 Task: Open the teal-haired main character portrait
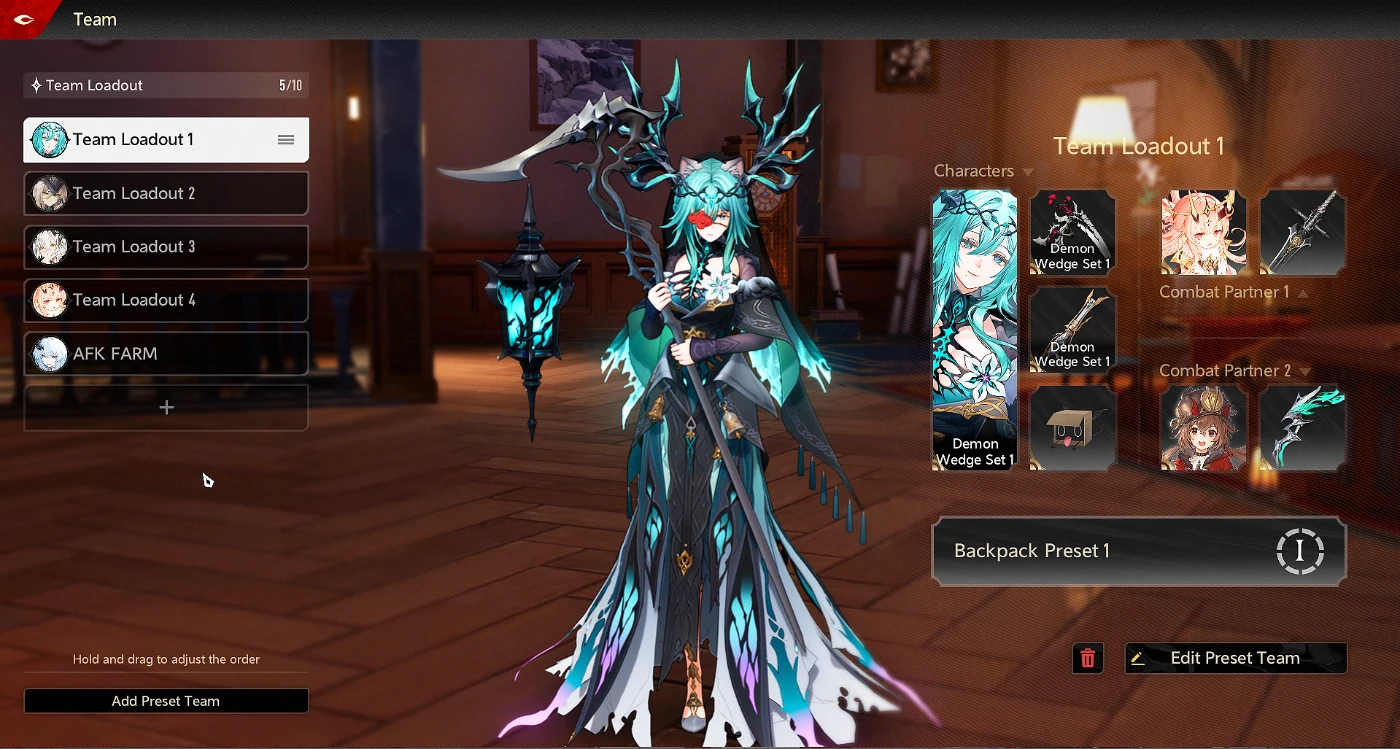pos(974,330)
